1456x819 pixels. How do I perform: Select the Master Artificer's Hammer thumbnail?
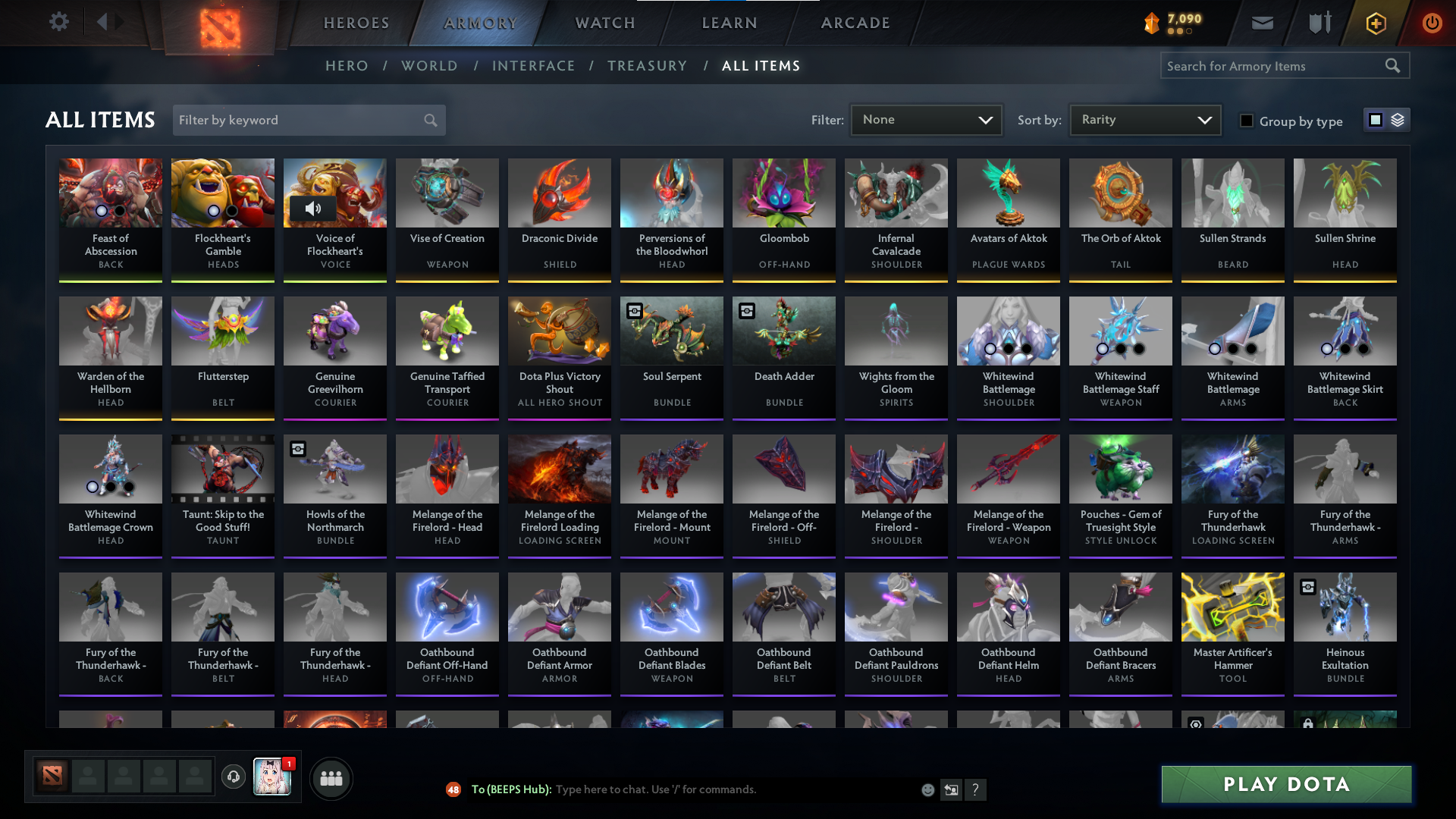pyautogui.click(x=1232, y=607)
